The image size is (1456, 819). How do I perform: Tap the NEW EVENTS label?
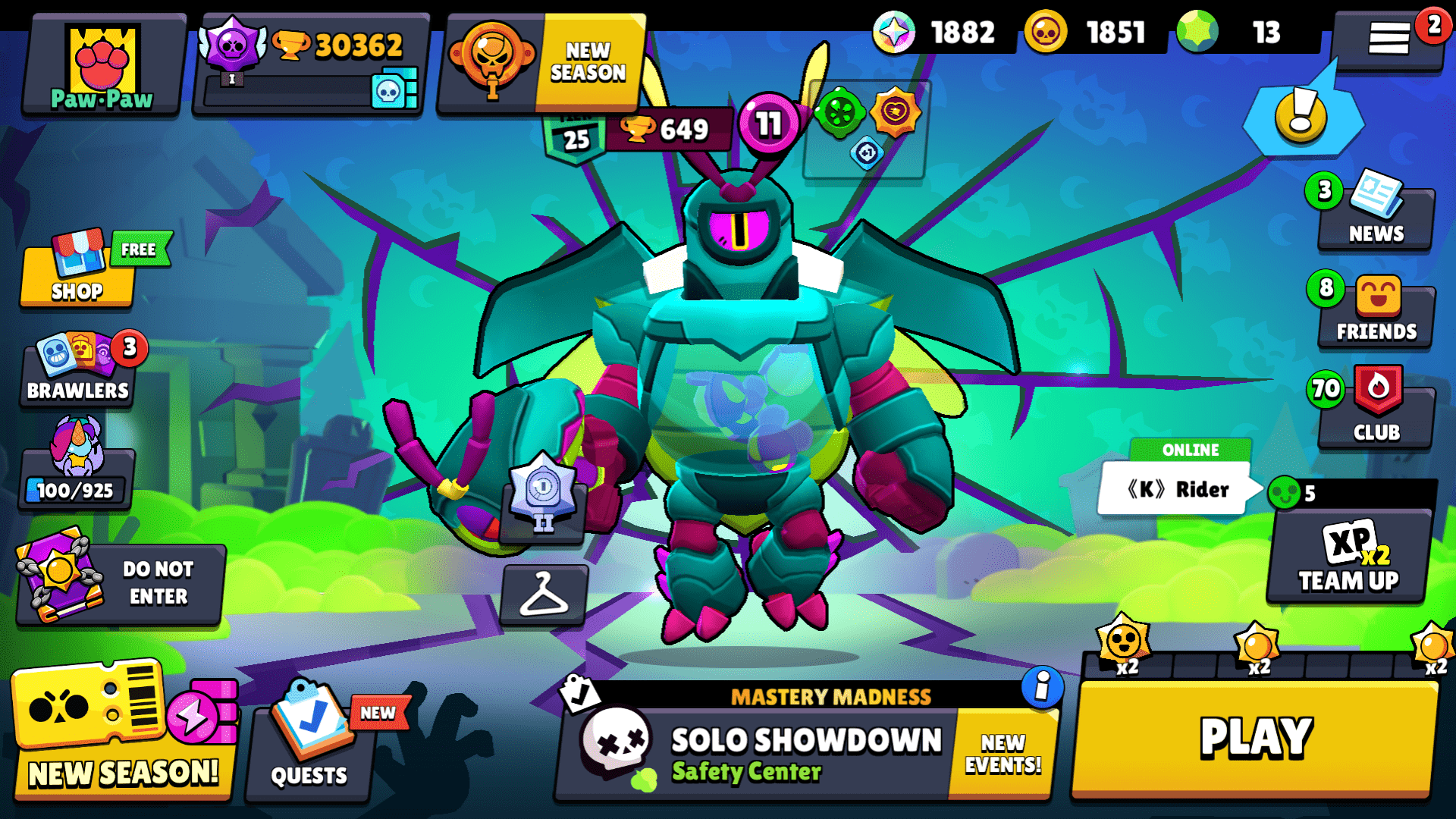coord(1003,751)
